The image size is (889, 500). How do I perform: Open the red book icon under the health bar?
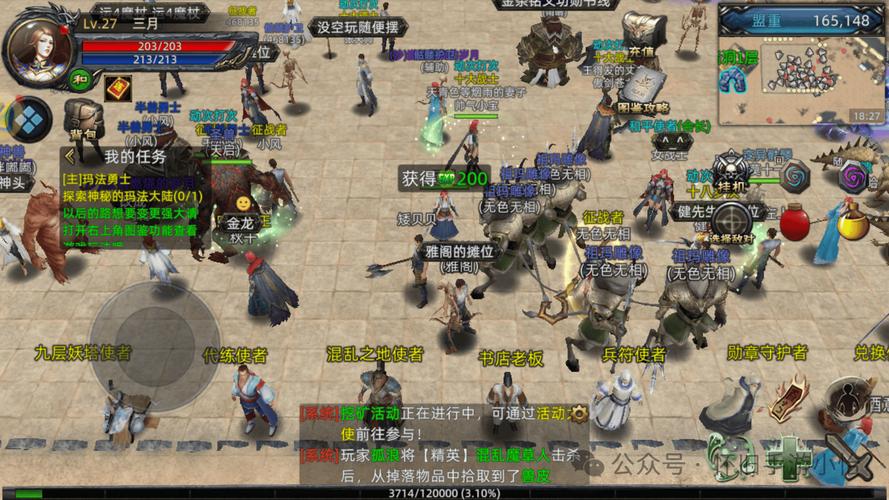pos(119,88)
